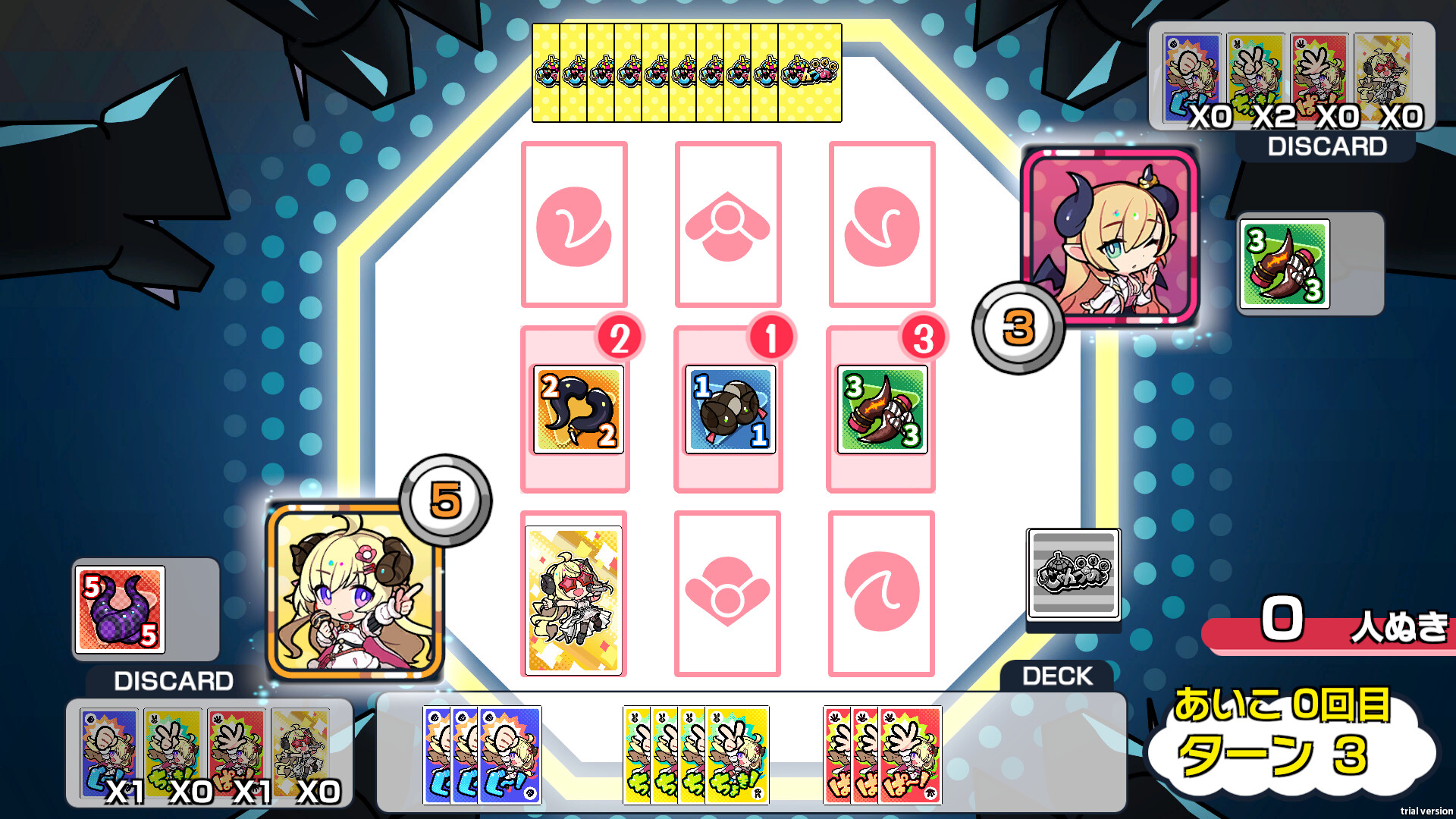1456x819 pixels.
Task: Click the rainbow card at the end of the top row
Action: [808, 74]
